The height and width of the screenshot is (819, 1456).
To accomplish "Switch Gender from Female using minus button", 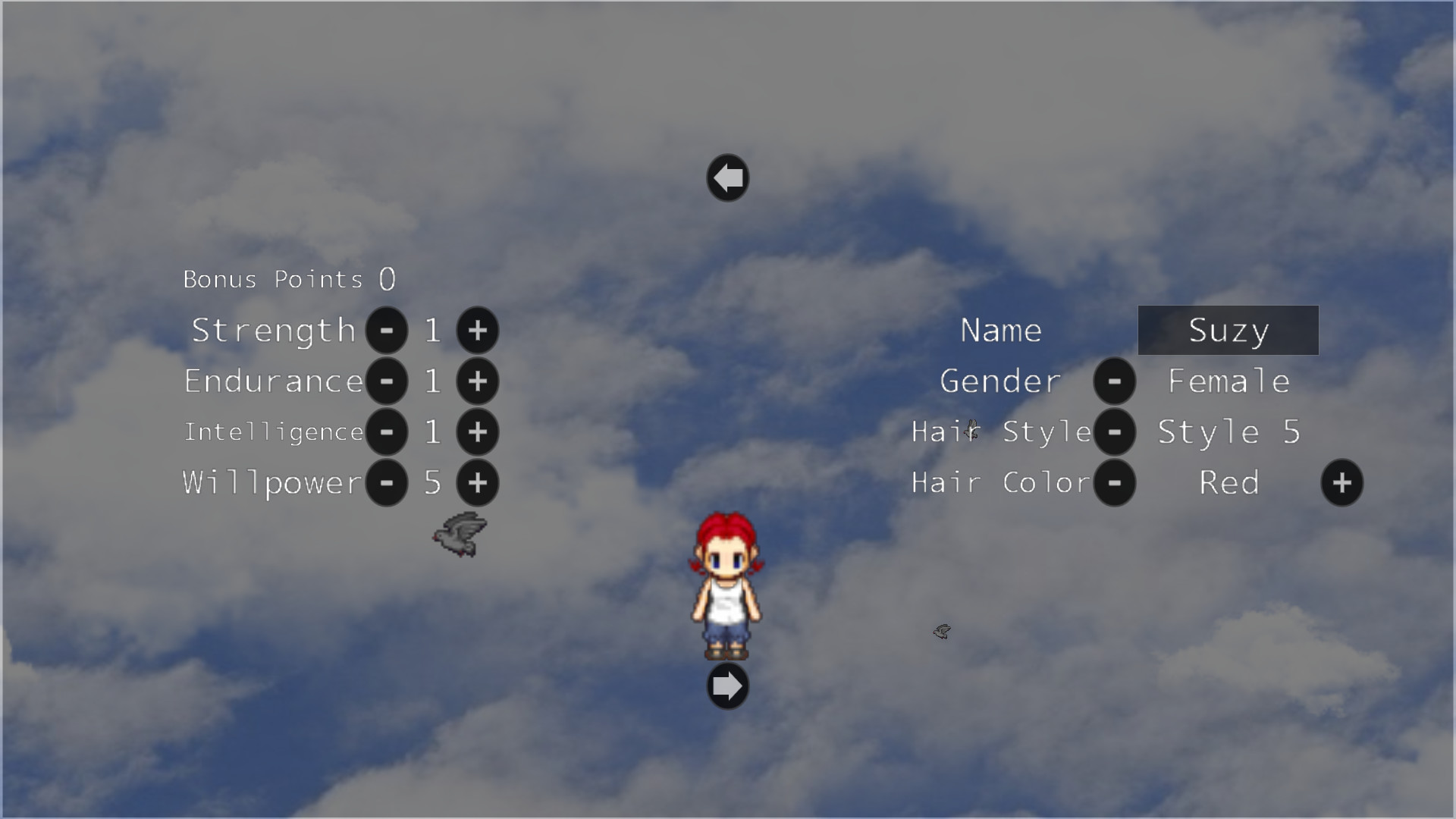I will pos(1115,381).
